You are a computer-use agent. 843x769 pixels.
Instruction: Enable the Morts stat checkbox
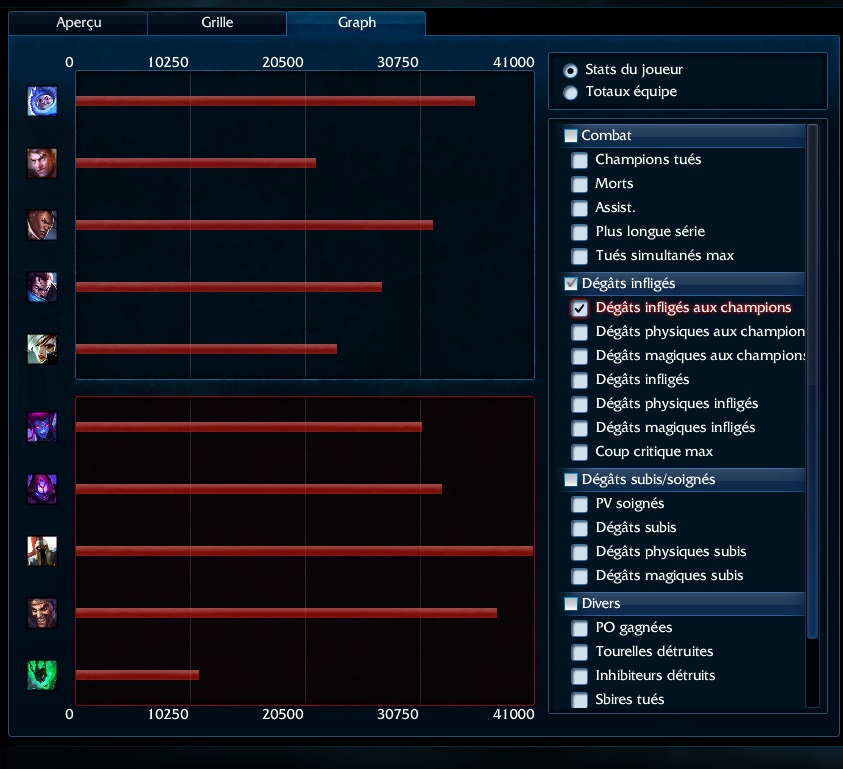[x=580, y=184]
